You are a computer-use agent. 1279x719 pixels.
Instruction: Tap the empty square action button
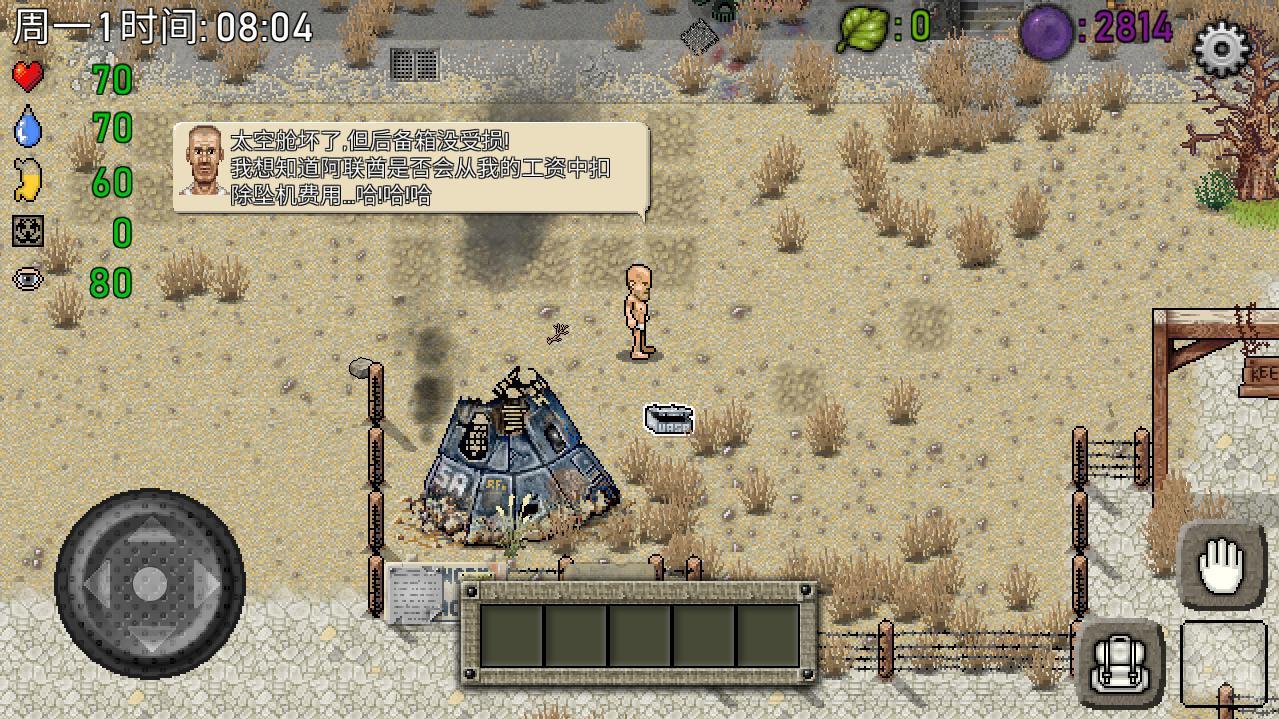(1222, 663)
